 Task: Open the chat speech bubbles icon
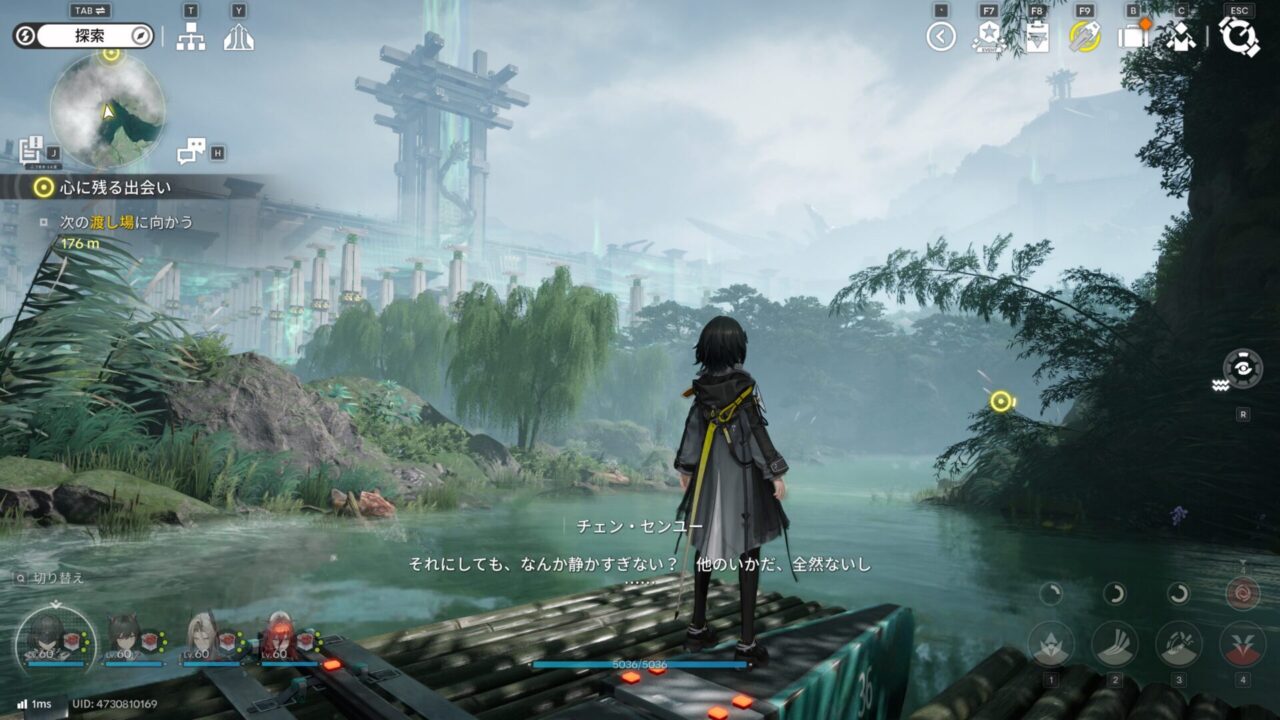coord(190,151)
